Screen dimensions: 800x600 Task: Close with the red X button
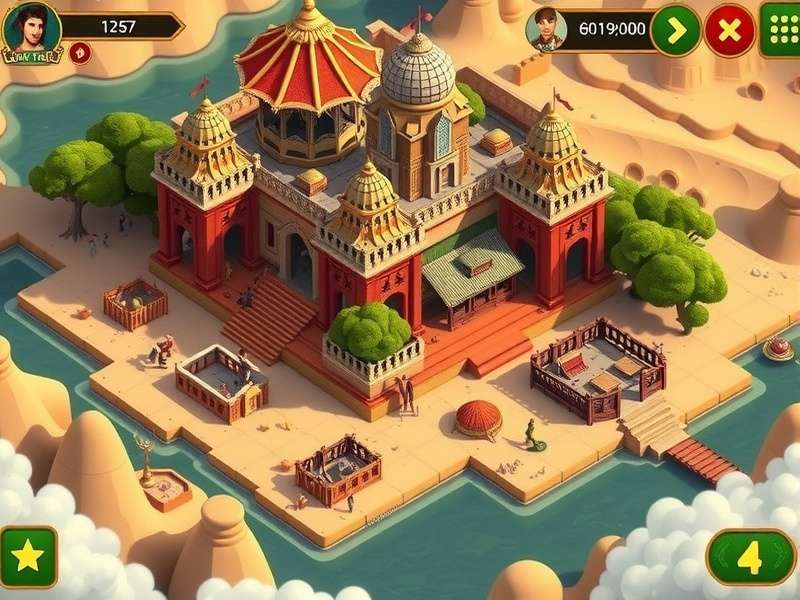(x=730, y=31)
